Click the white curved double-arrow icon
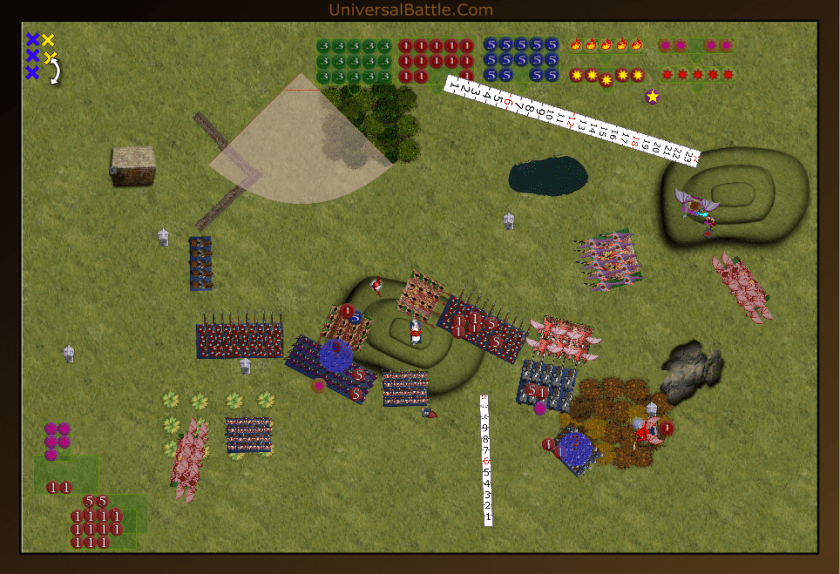 56,72
